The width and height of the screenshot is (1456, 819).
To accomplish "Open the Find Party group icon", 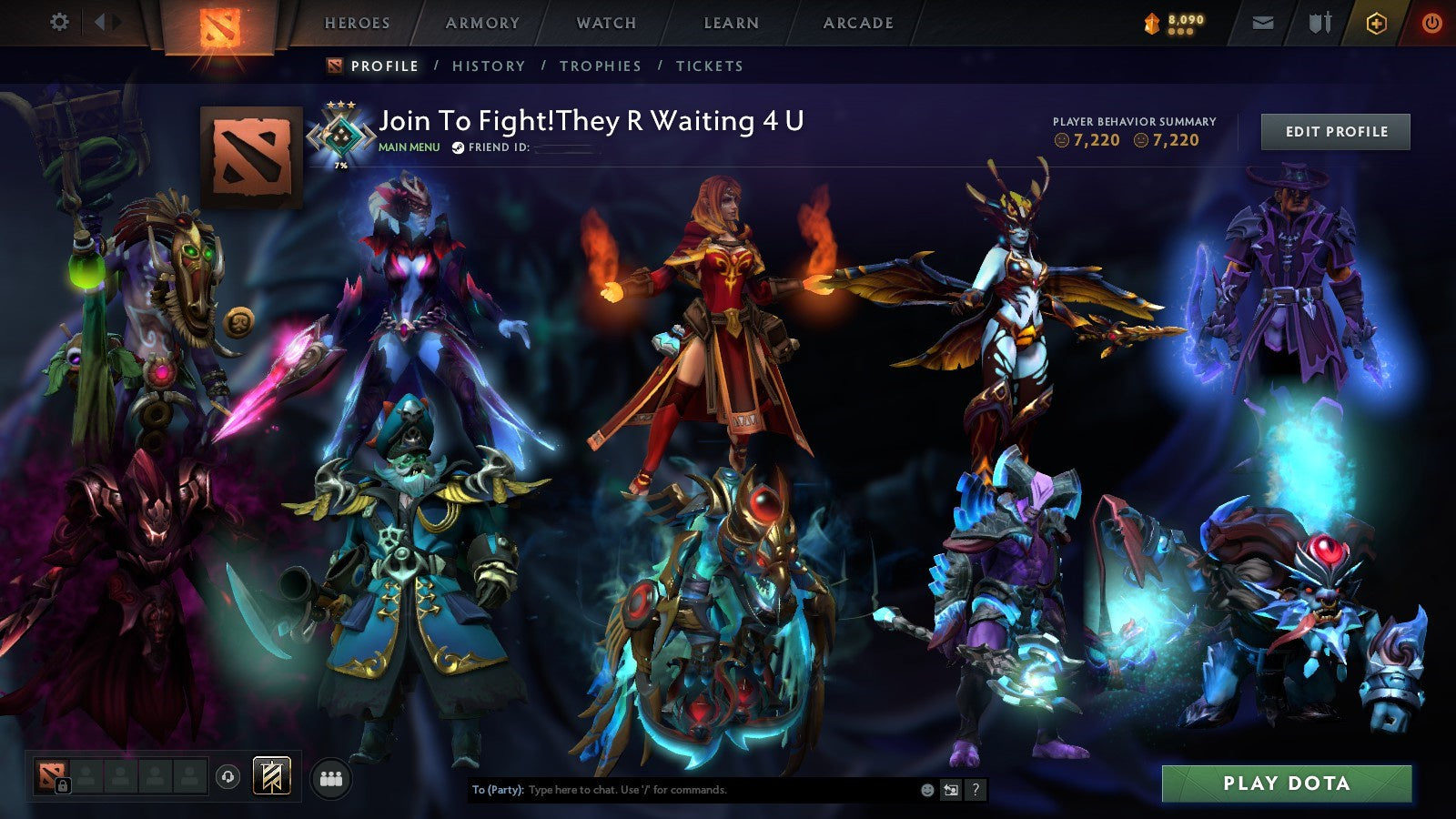I will tap(331, 775).
